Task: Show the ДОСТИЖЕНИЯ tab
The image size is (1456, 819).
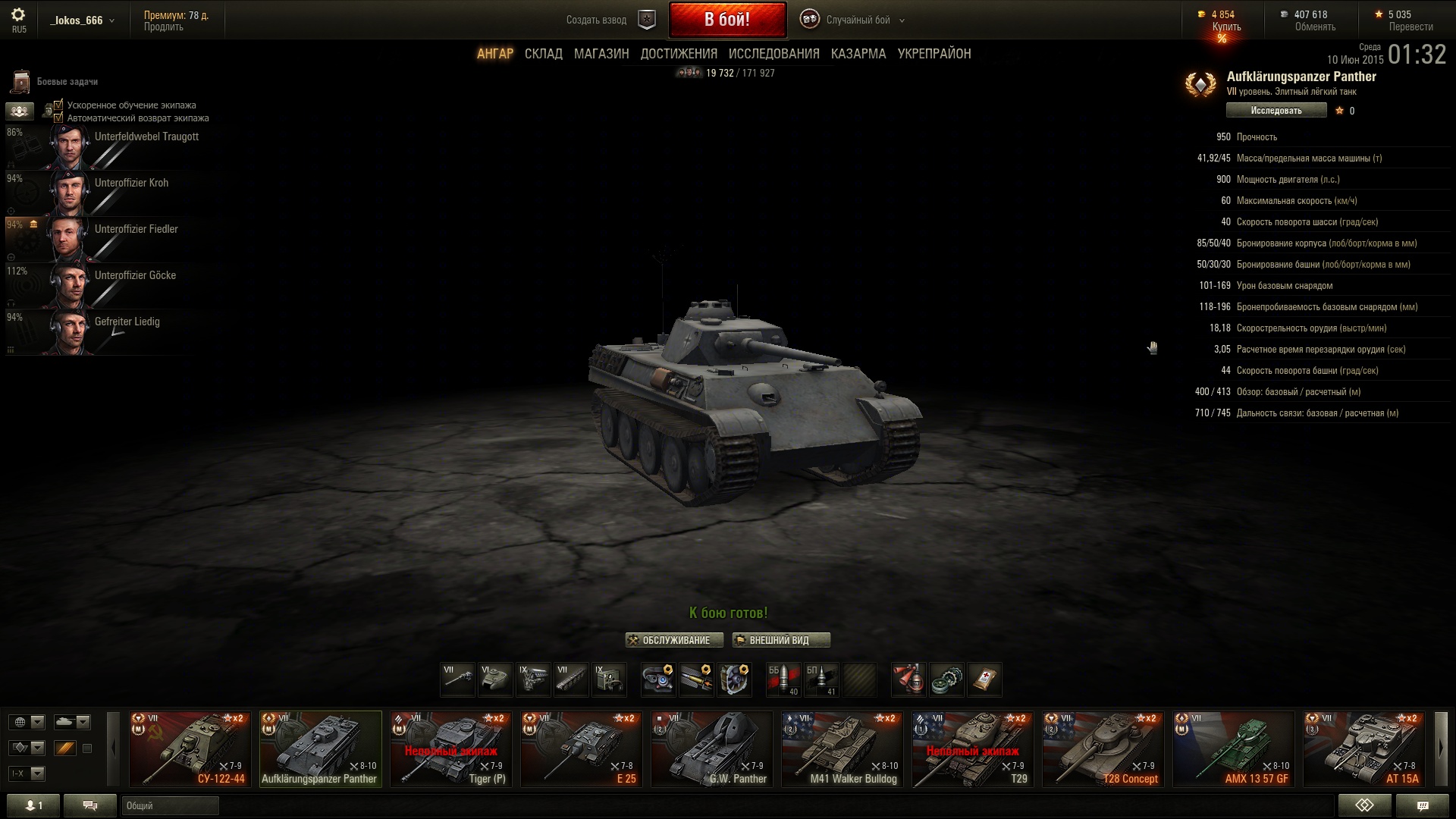Action: (679, 54)
